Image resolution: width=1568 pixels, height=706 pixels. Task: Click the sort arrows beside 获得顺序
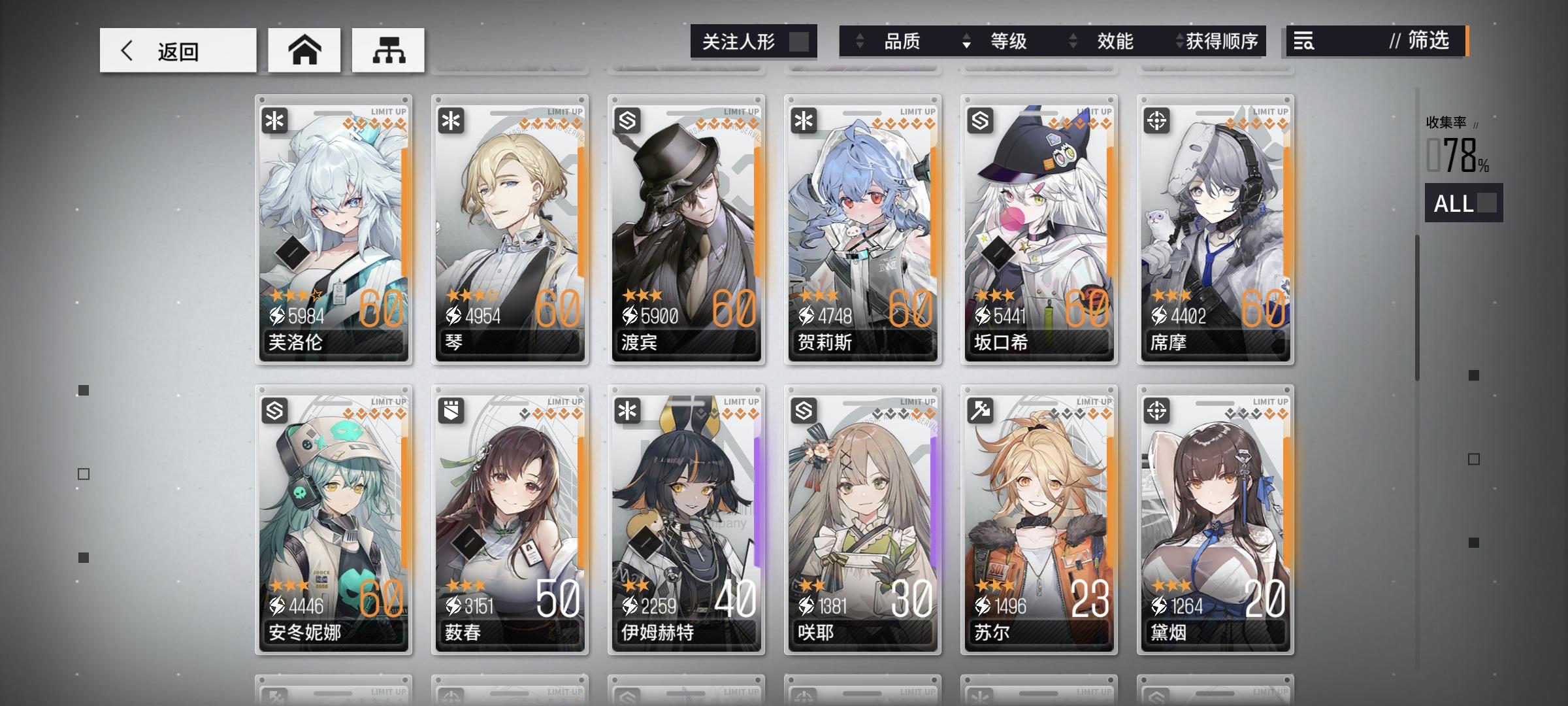pos(1180,41)
